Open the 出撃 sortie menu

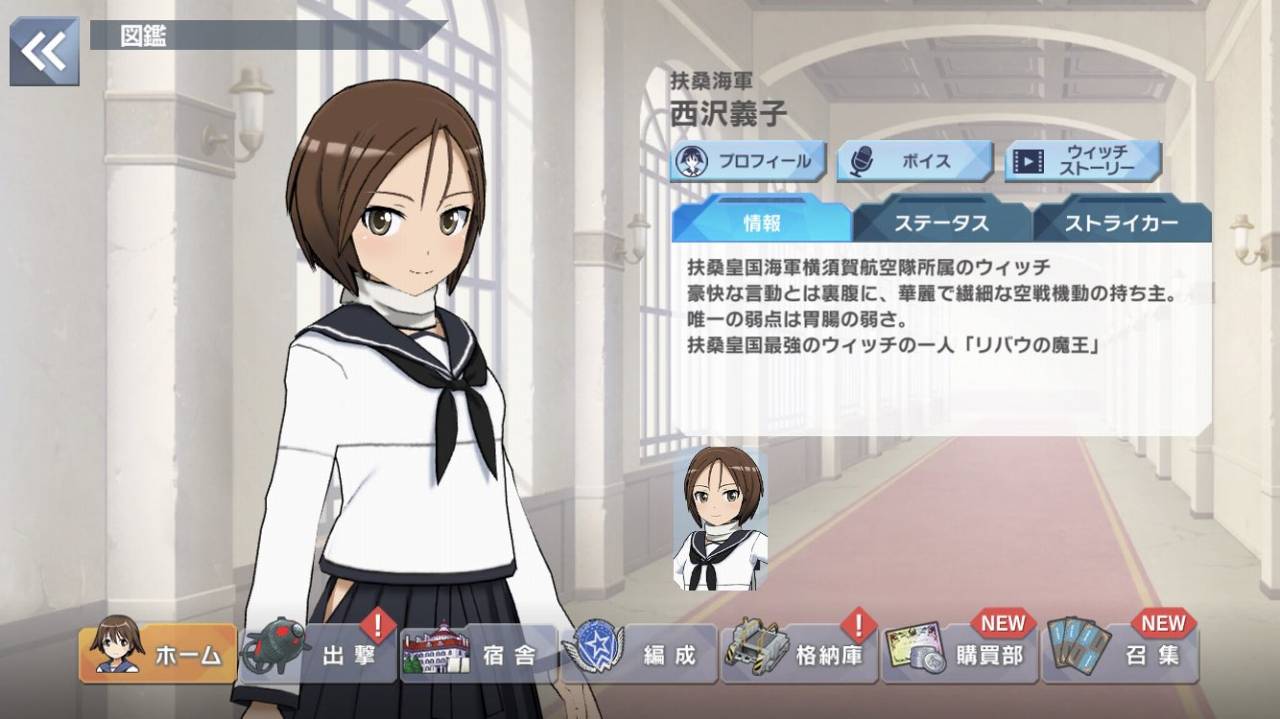pyautogui.click(x=319, y=654)
